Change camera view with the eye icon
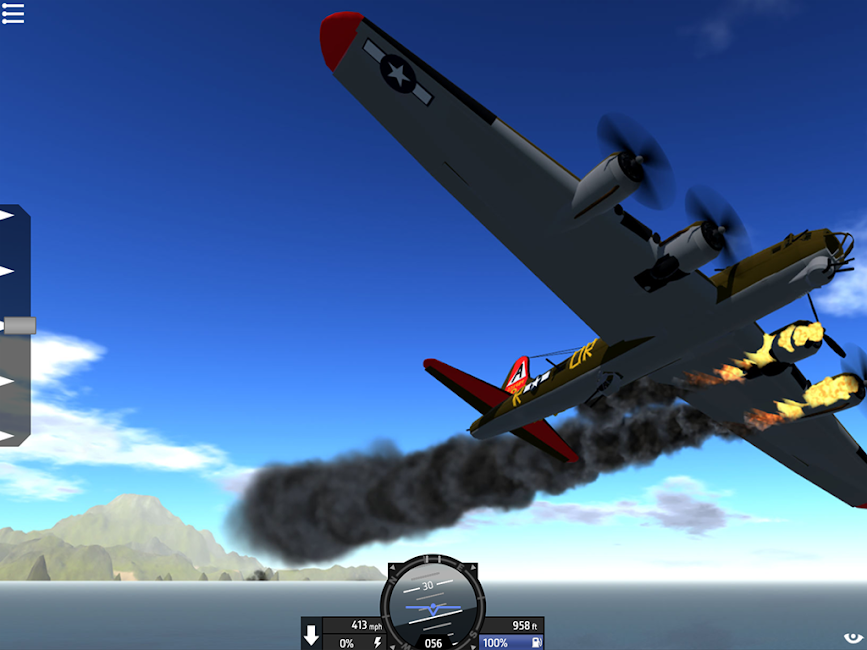The image size is (867, 650). (852, 637)
